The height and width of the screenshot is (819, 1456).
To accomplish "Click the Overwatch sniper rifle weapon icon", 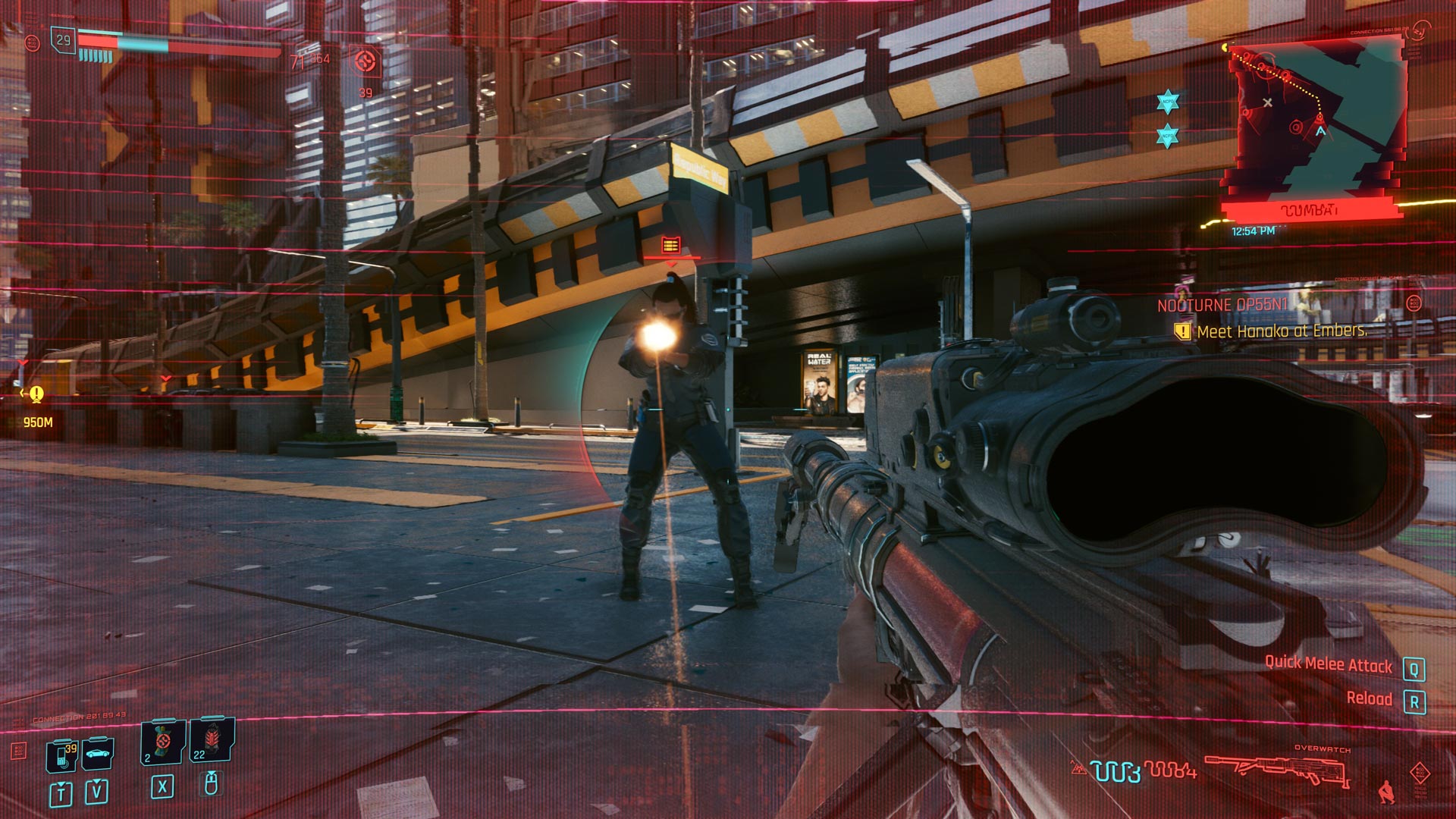I will tap(1277, 771).
